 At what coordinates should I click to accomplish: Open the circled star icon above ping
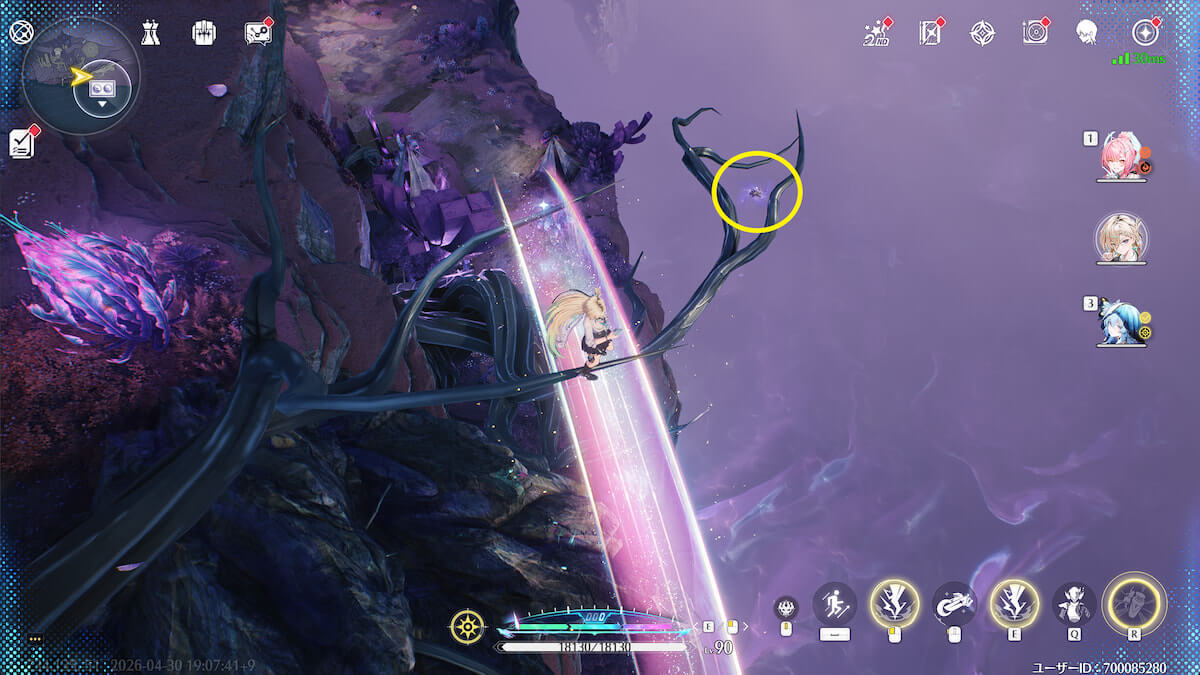[x=1143, y=33]
